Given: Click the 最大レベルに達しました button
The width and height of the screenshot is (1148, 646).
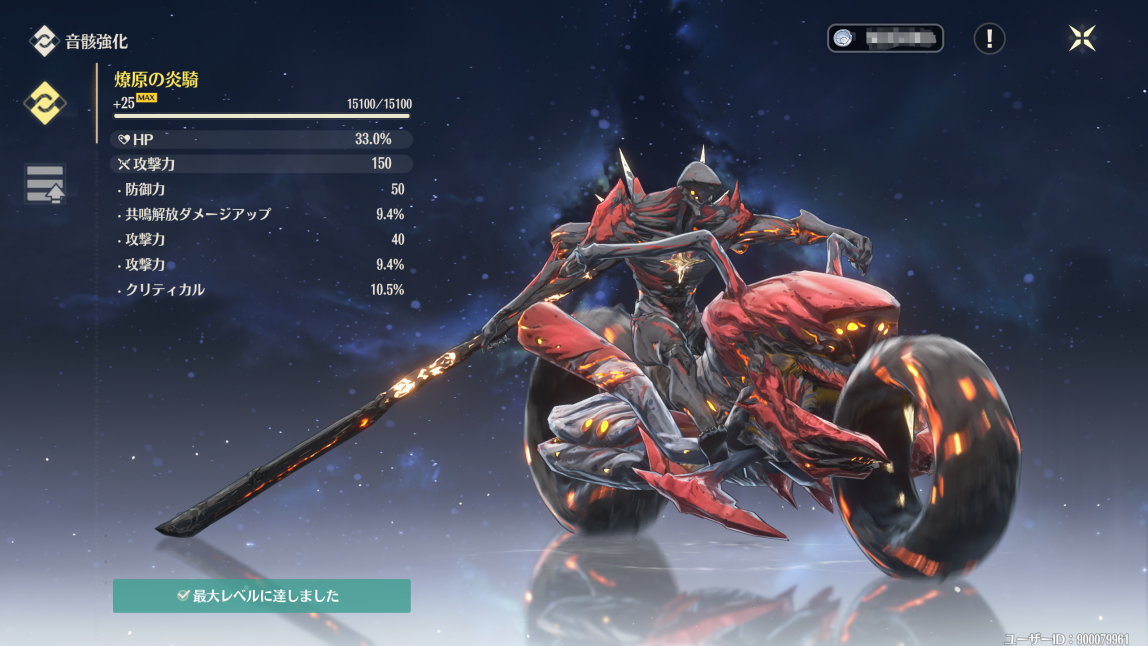Looking at the screenshot, I should coord(261,595).
